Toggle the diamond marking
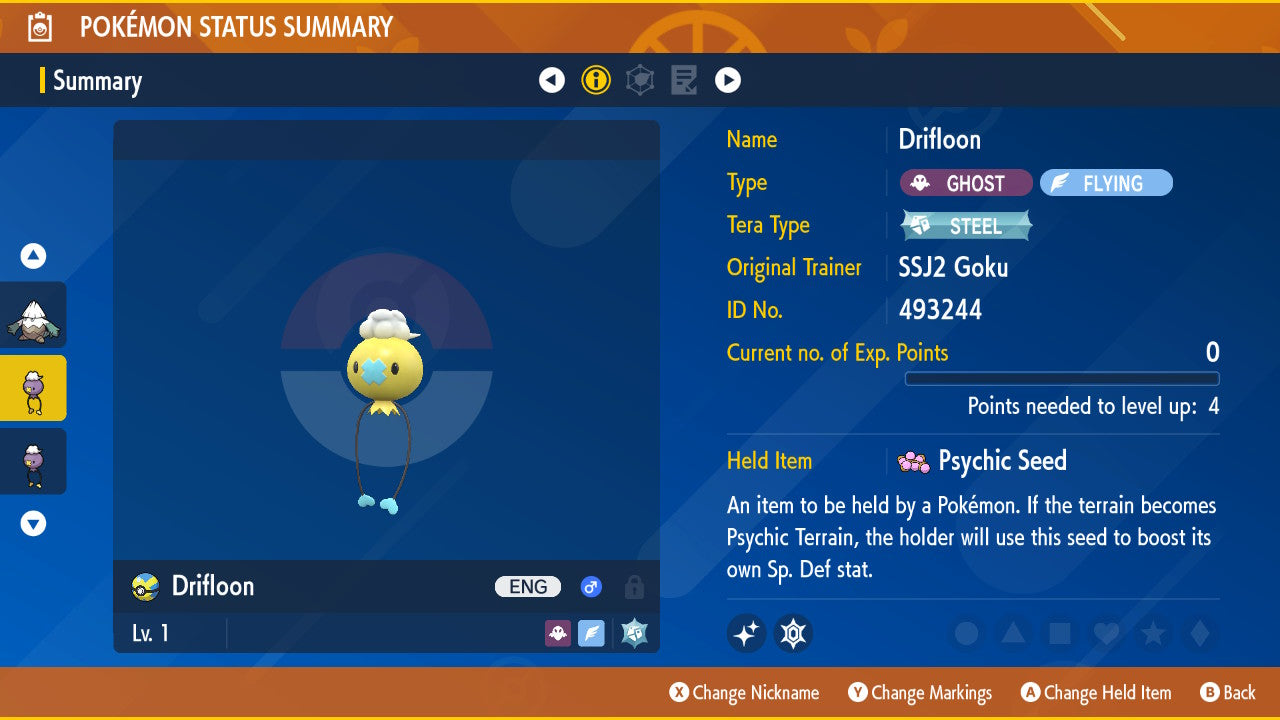 [x=1198, y=633]
